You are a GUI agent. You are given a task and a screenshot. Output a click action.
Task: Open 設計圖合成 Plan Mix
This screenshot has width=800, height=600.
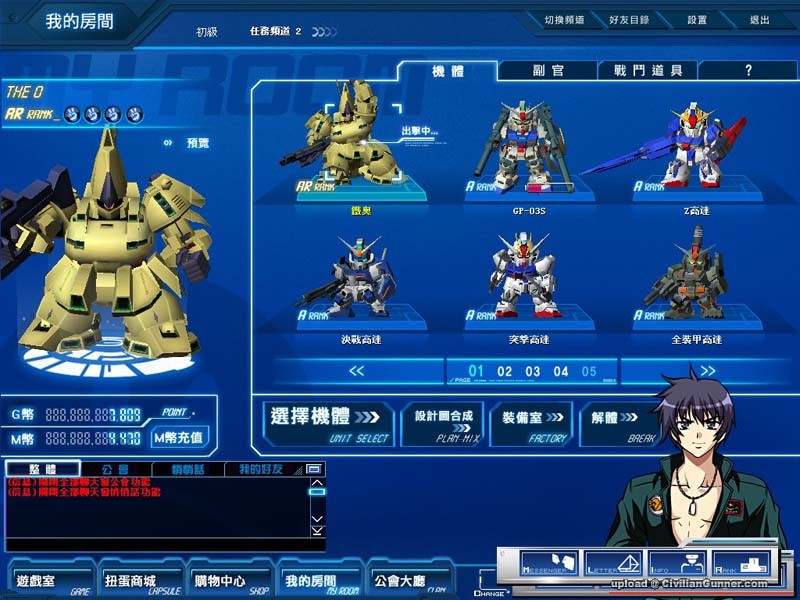441,423
